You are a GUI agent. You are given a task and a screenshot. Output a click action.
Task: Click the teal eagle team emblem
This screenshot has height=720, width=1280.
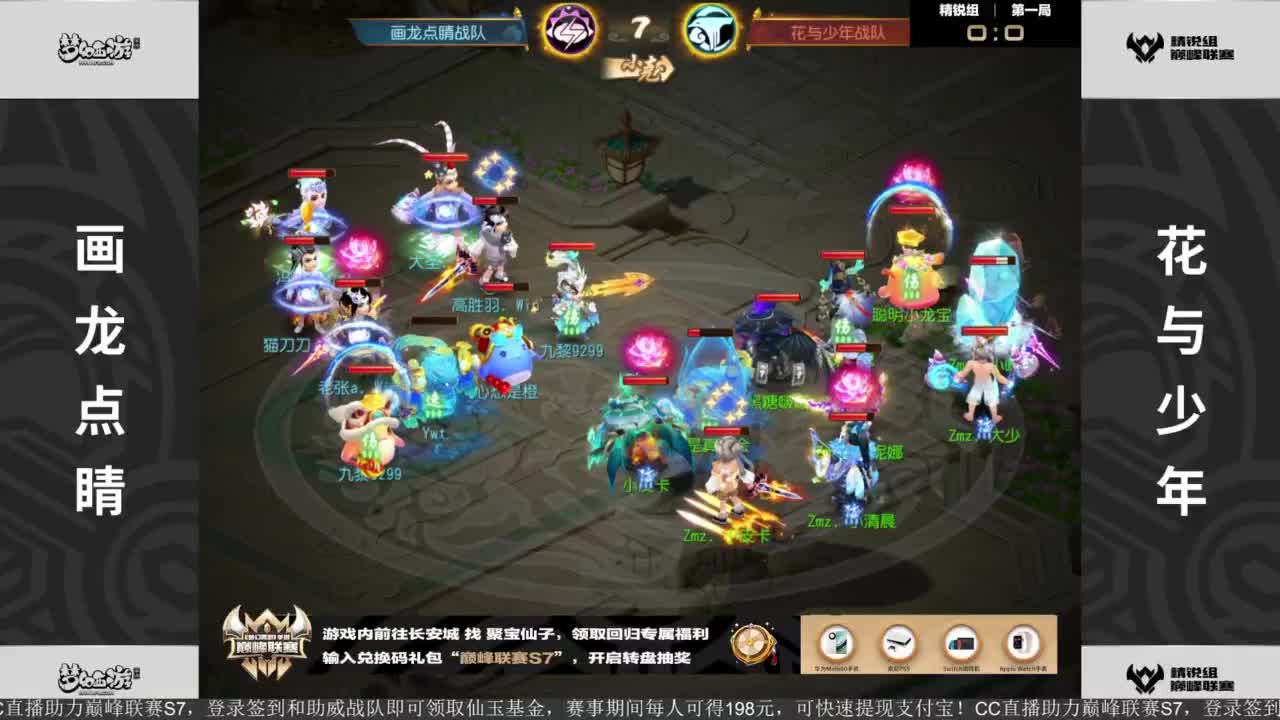tap(713, 31)
